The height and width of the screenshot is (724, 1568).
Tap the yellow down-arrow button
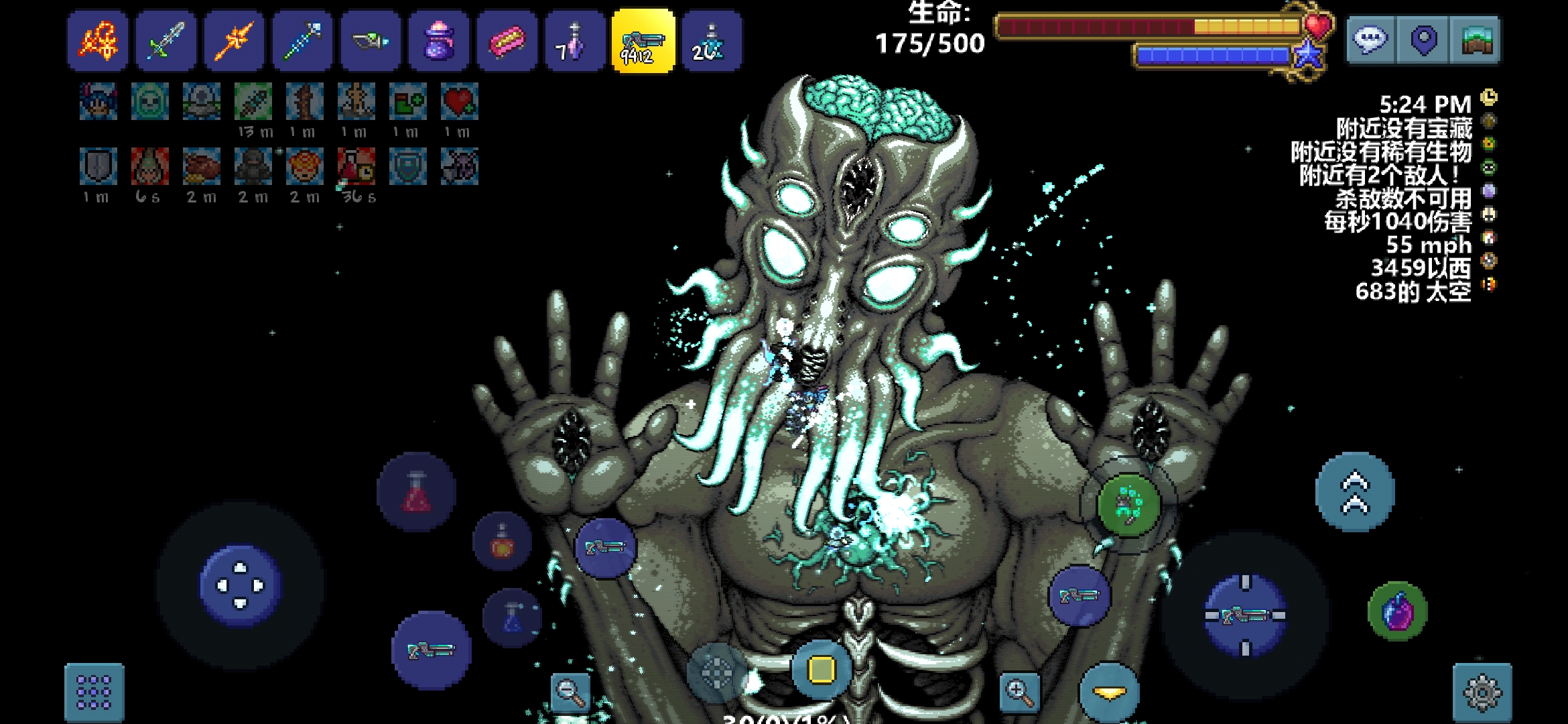click(1109, 693)
